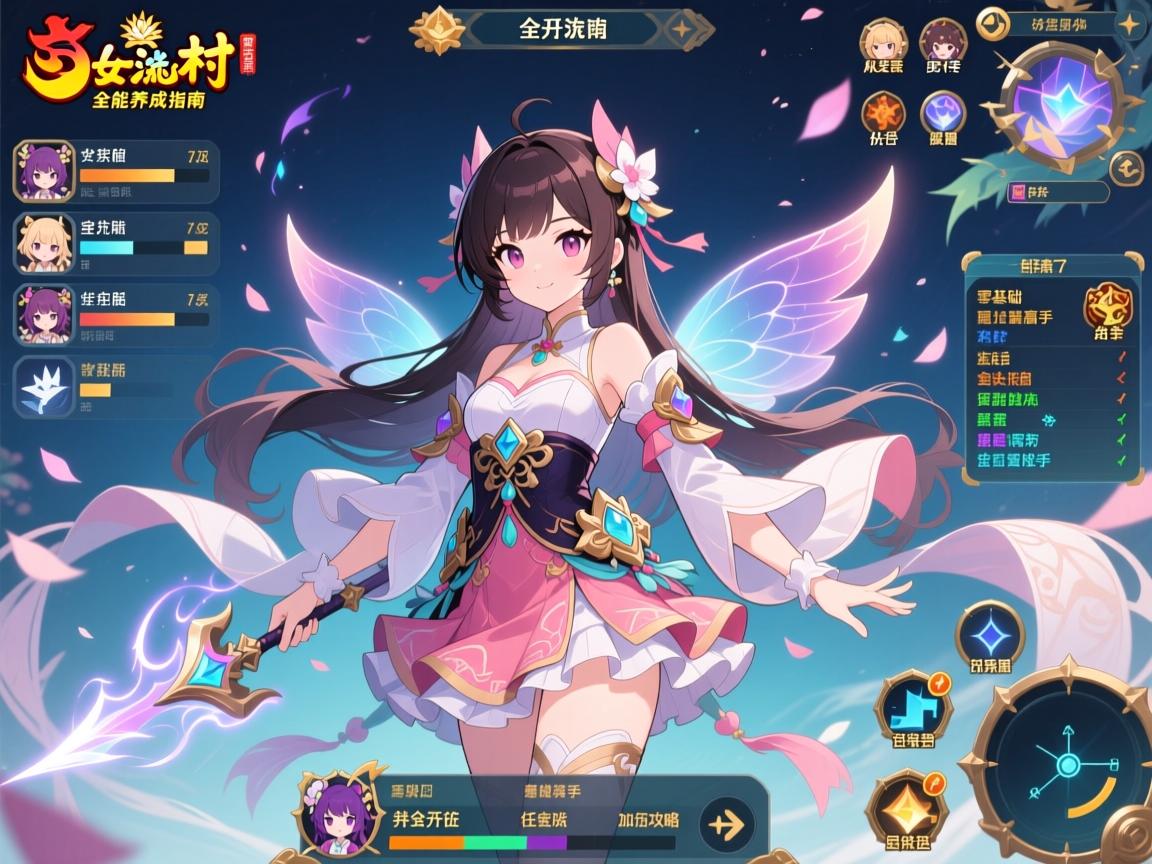Click the small gold squiggle round button
The image size is (1152, 864).
point(1127,167)
